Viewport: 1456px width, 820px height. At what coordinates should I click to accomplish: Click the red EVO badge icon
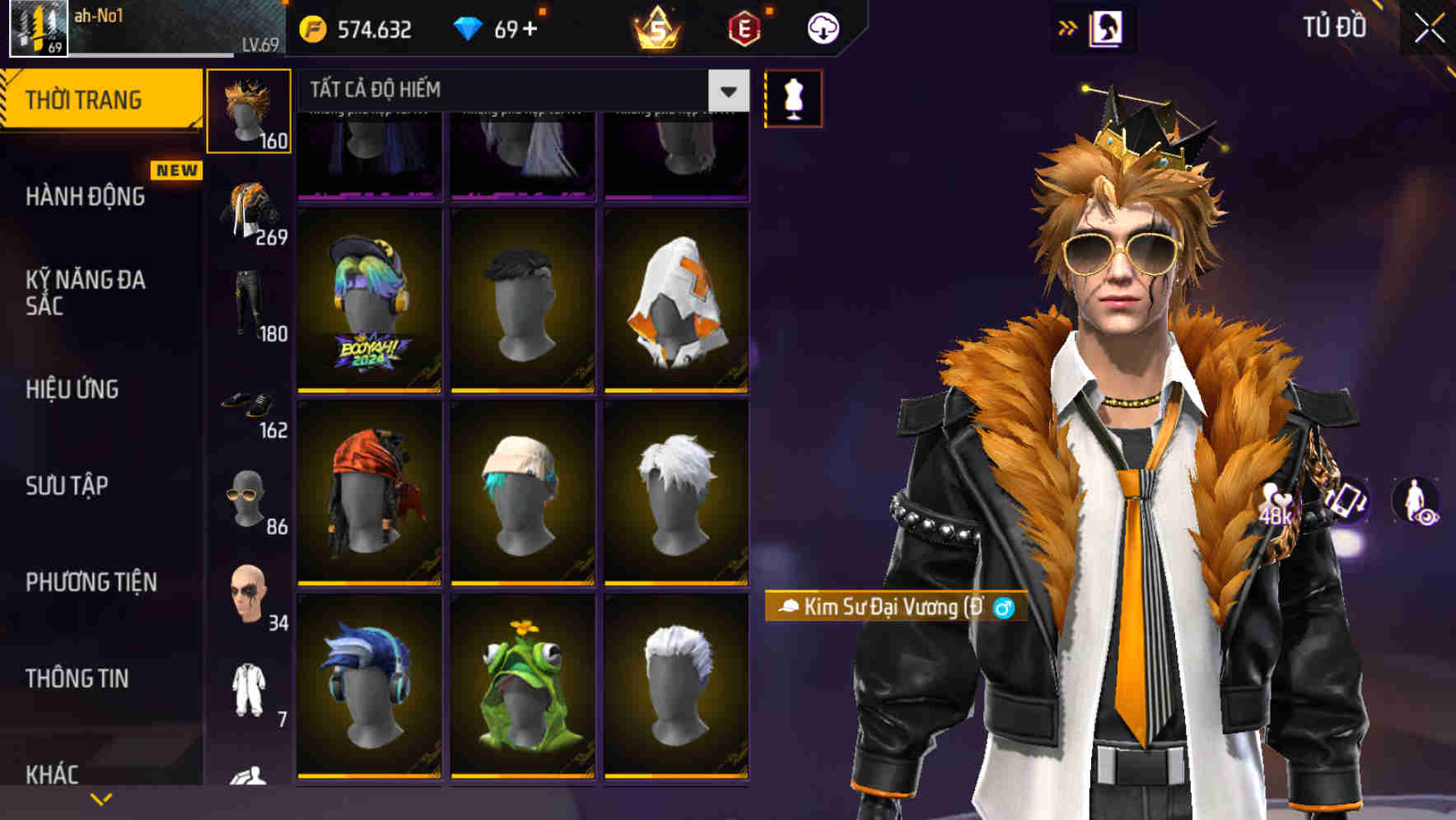[x=743, y=27]
